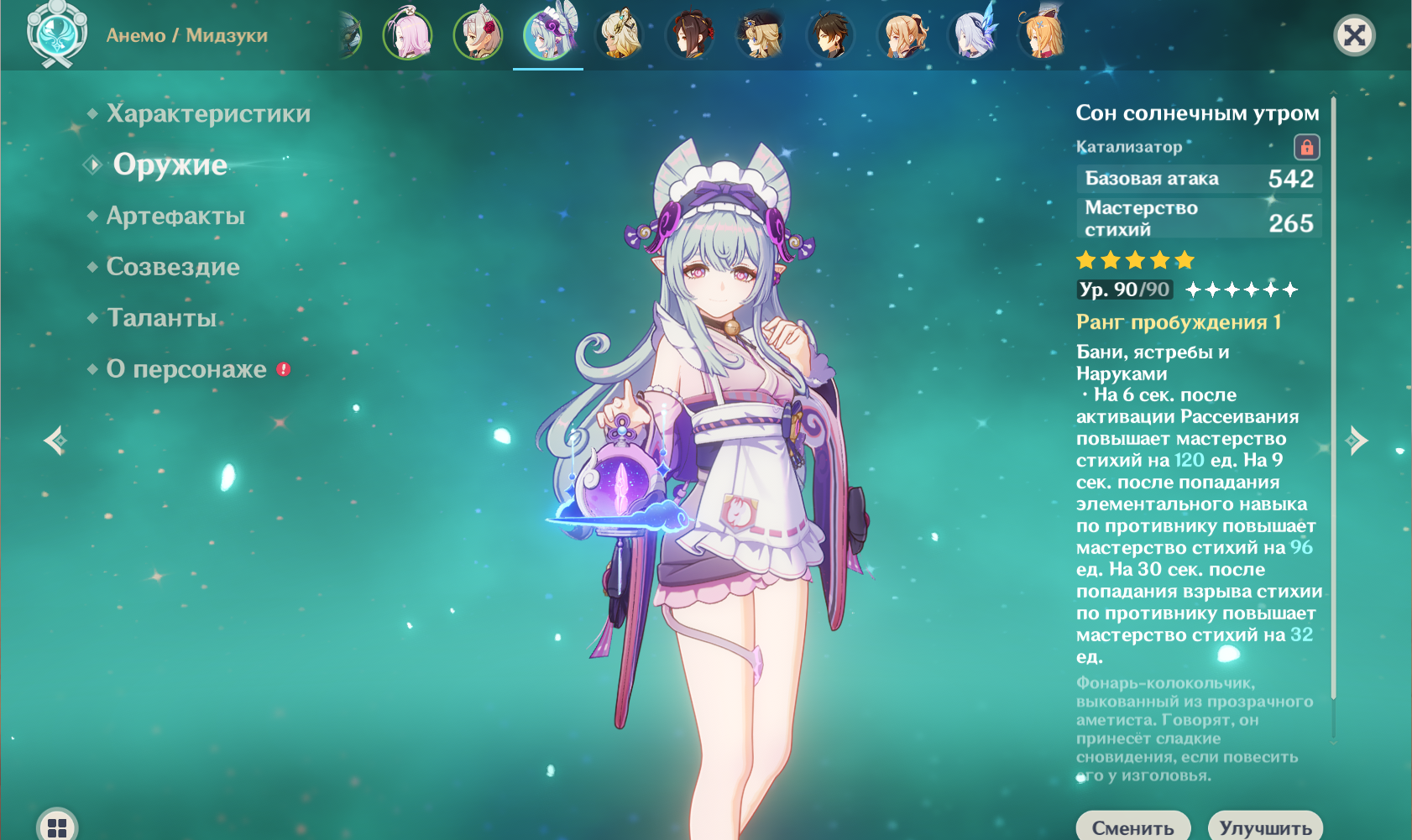Viewport: 1412px width, 840px height.
Task: Select the pink-haired character portrait
Action: [408, 35]
